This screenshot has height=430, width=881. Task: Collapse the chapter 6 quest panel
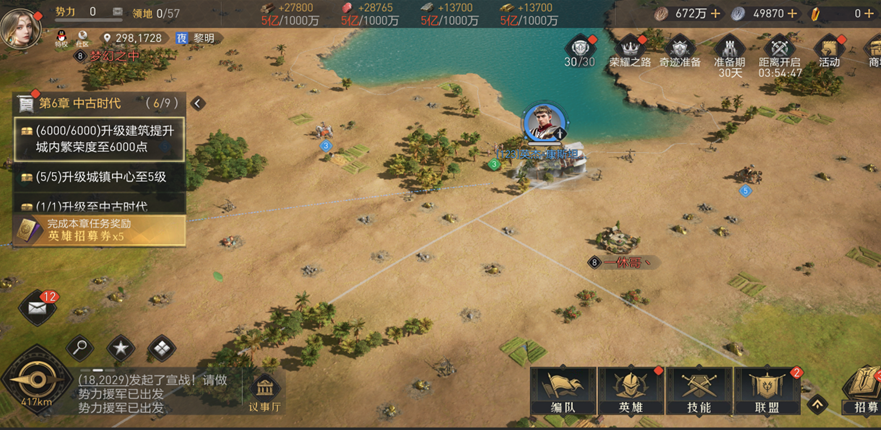coord(198,103)
